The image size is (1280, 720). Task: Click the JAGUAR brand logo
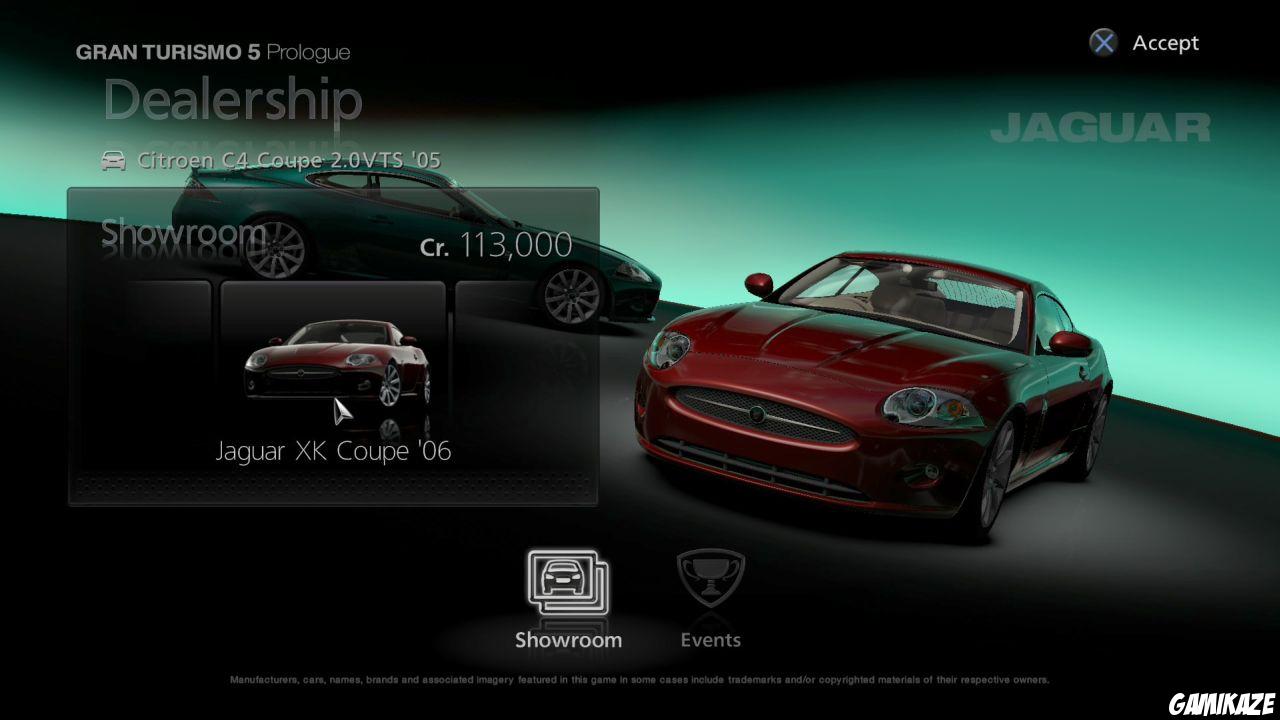[x=1103, y=127]
